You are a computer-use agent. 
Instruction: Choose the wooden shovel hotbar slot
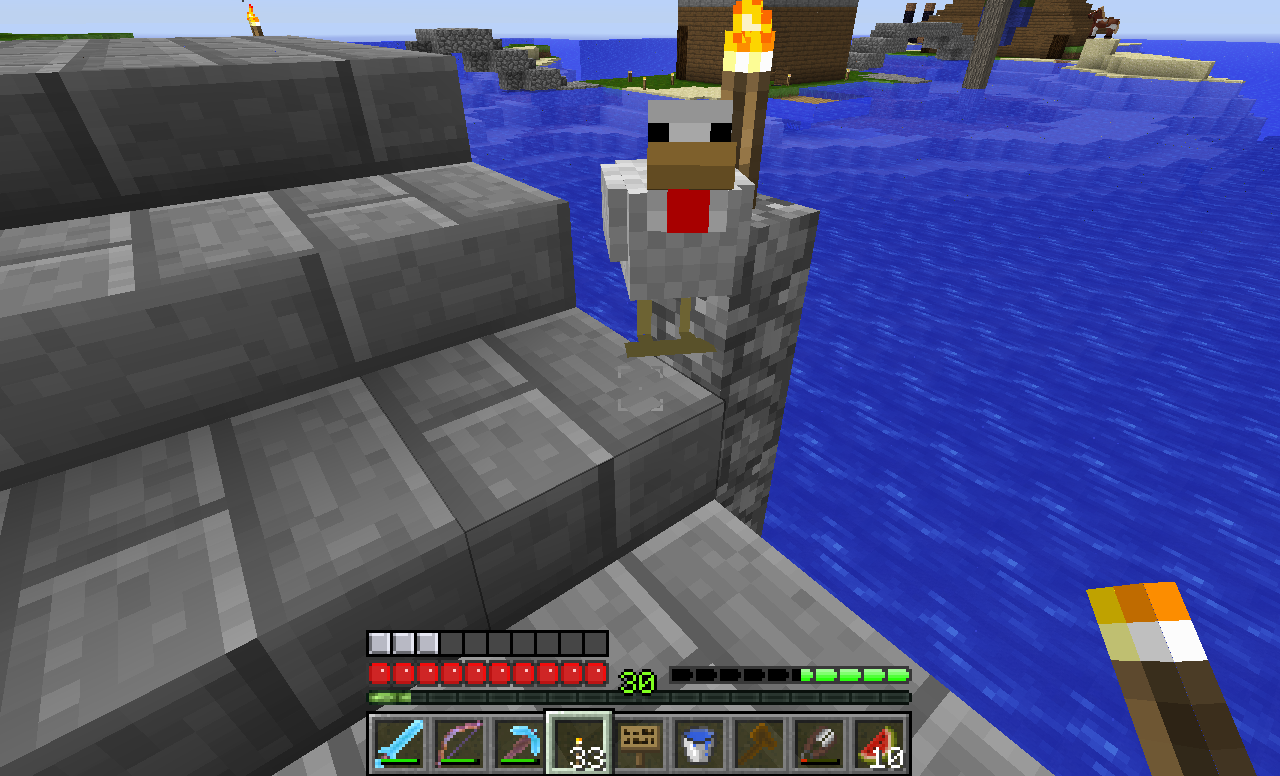(x=758, y=744)
